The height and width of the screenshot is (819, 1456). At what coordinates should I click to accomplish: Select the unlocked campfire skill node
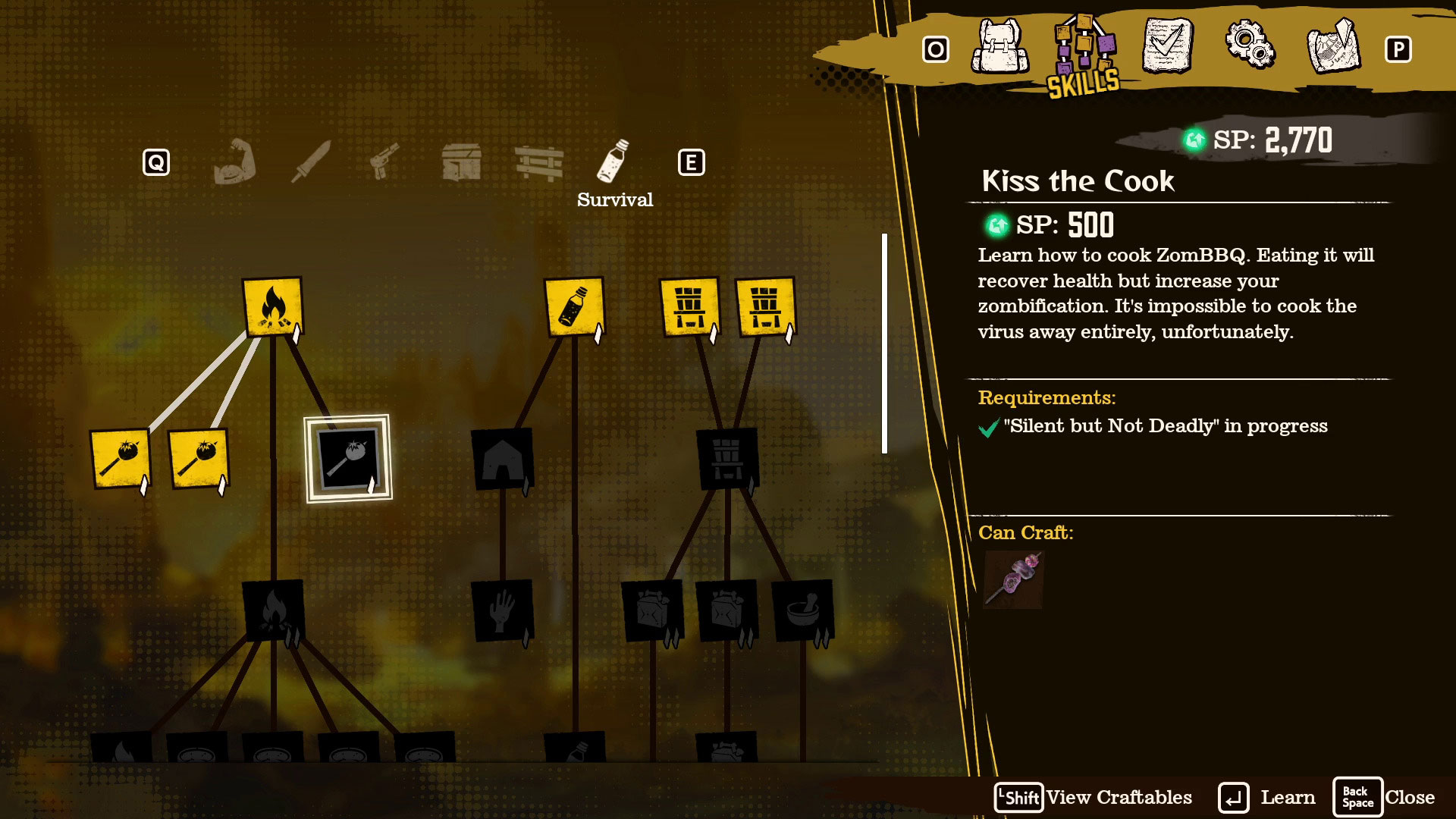tap(272, 307)
